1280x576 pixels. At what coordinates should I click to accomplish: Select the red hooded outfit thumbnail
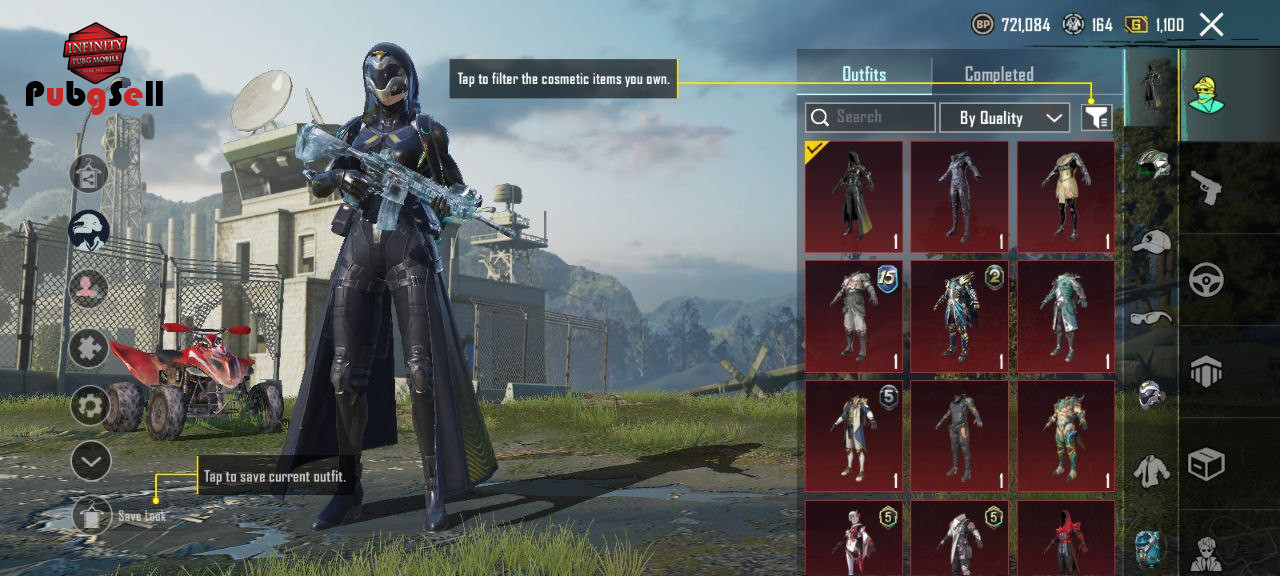pos(1066,540)
